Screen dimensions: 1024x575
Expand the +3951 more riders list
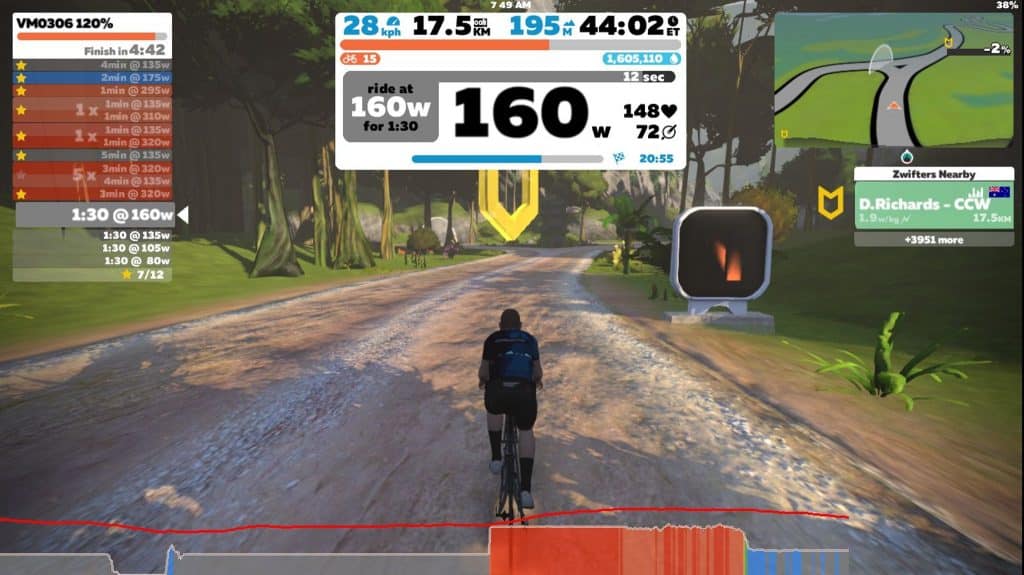tap(933, 240)
